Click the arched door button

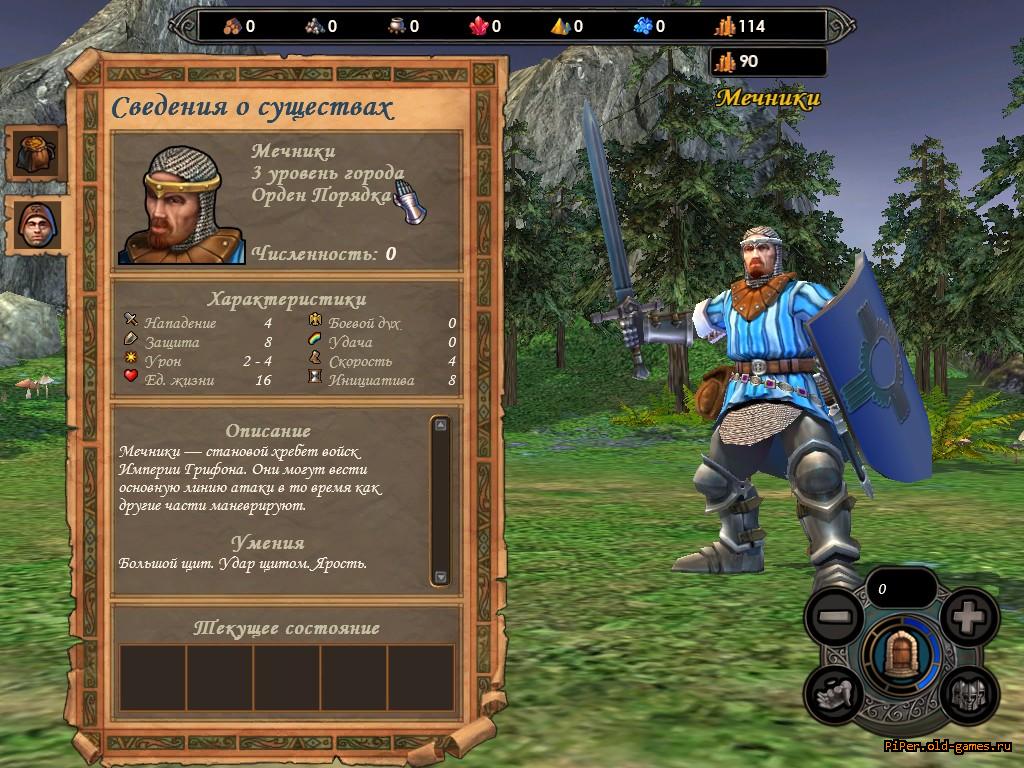[901, 655]
